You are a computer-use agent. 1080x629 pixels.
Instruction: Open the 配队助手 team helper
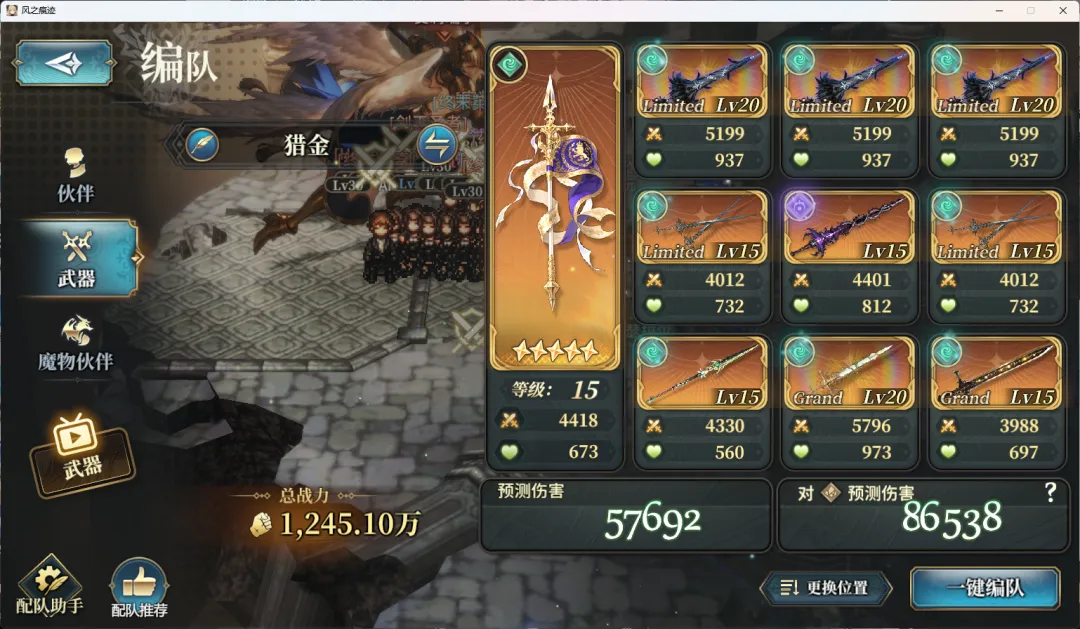click(x=48, y=587)
